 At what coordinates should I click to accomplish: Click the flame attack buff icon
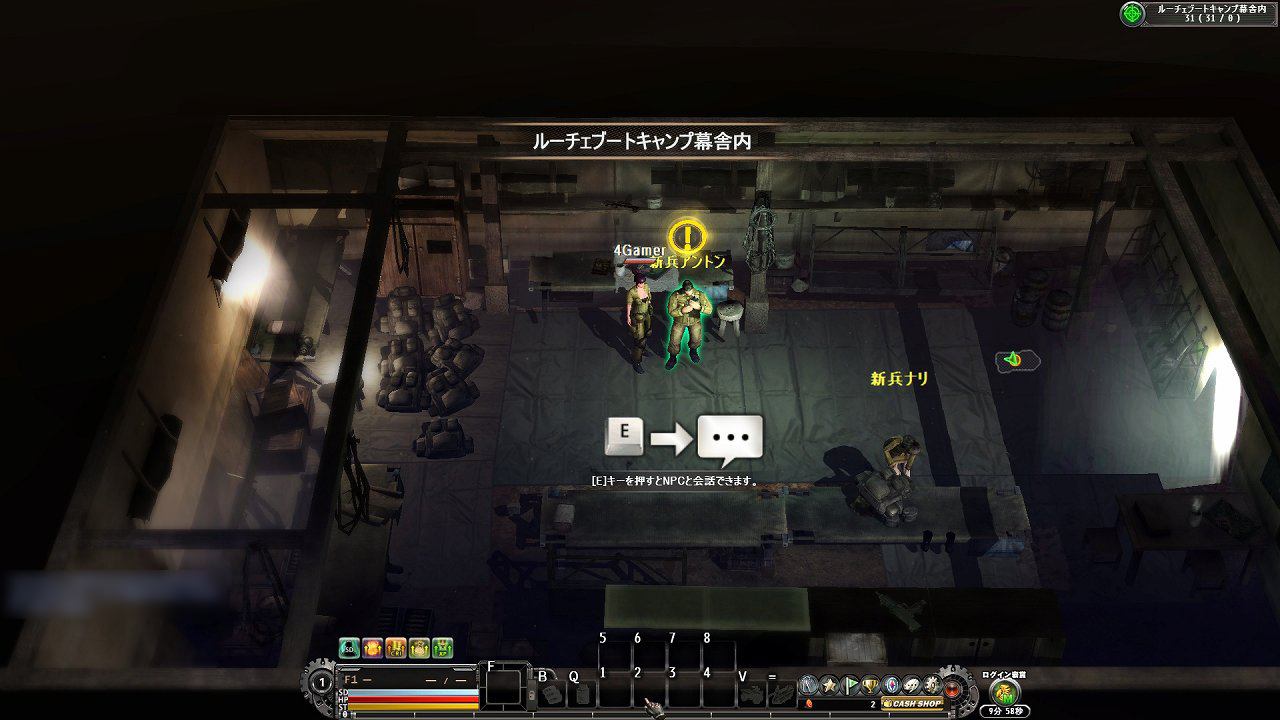pos(373,648)
